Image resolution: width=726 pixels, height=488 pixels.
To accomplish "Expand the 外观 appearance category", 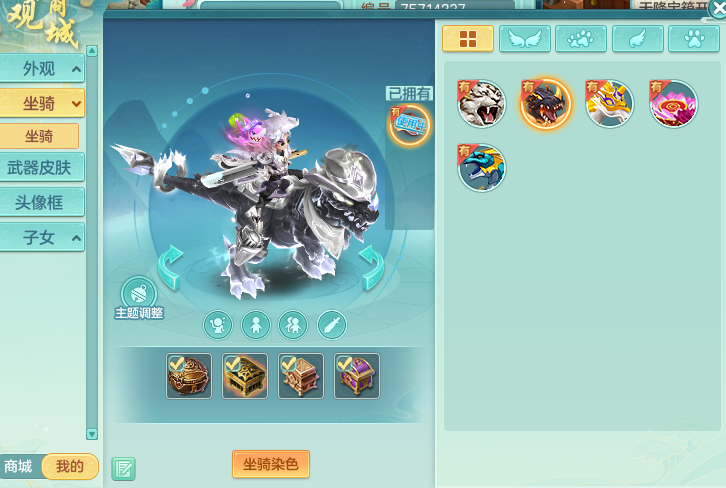I will coord(42,69).
